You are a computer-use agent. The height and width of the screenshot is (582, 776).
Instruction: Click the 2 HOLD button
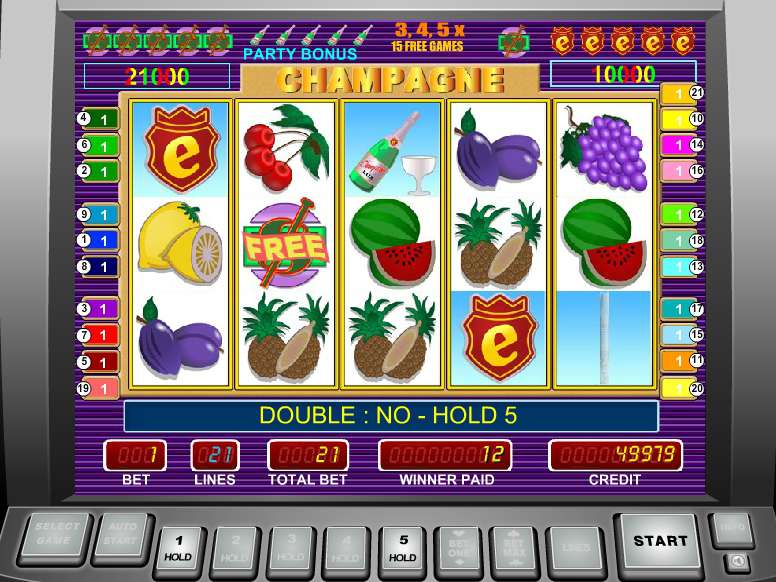point(234,546)
